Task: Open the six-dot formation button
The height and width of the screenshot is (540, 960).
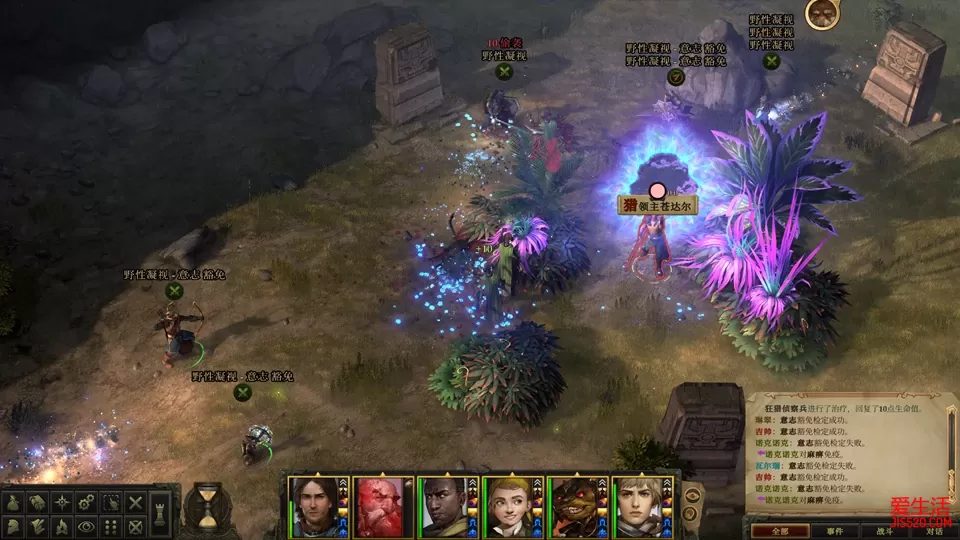Action: point(111,526)
